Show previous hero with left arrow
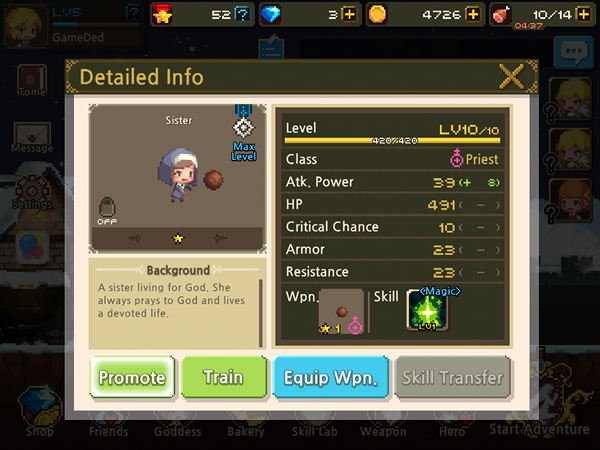The image size is (600, 450). click(x=135, y=238)
